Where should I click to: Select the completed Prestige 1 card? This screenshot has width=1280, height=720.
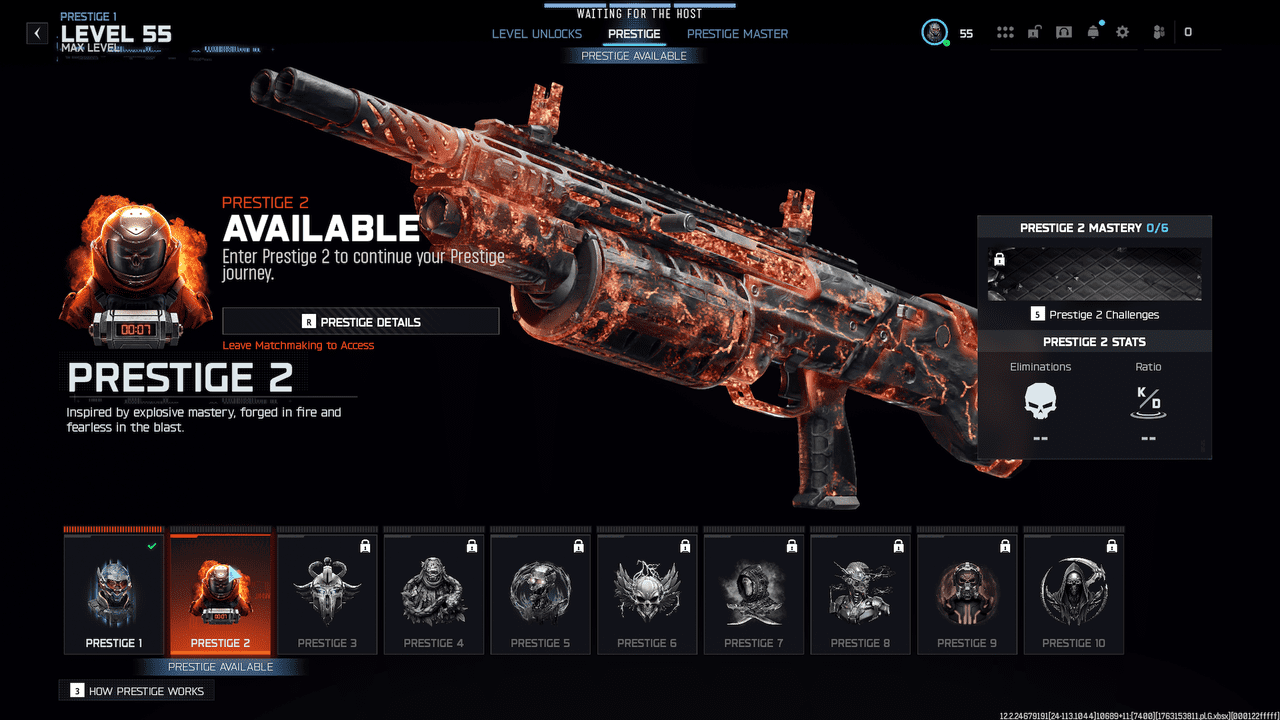click(x=113, y=591)
